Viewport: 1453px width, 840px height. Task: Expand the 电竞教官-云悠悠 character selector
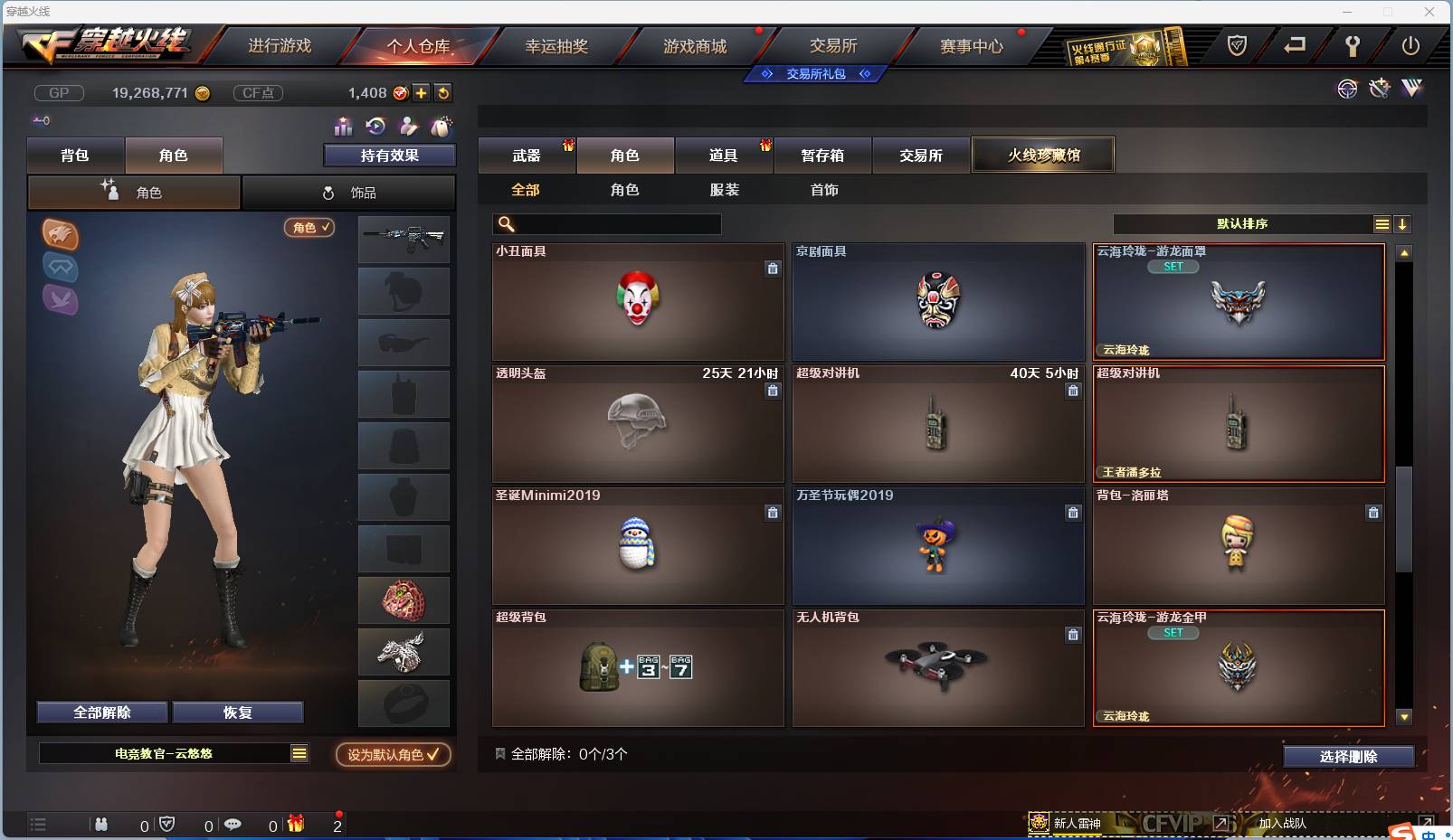pos(299,752)
